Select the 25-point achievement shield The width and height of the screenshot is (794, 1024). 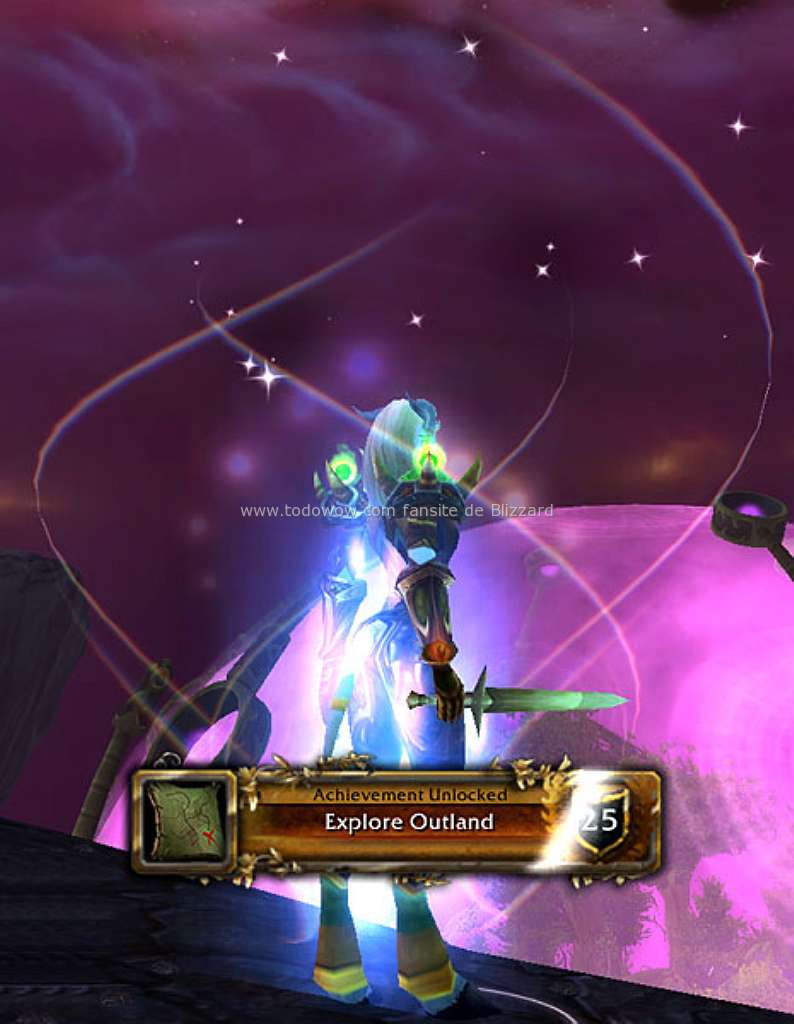pos(601,822)
